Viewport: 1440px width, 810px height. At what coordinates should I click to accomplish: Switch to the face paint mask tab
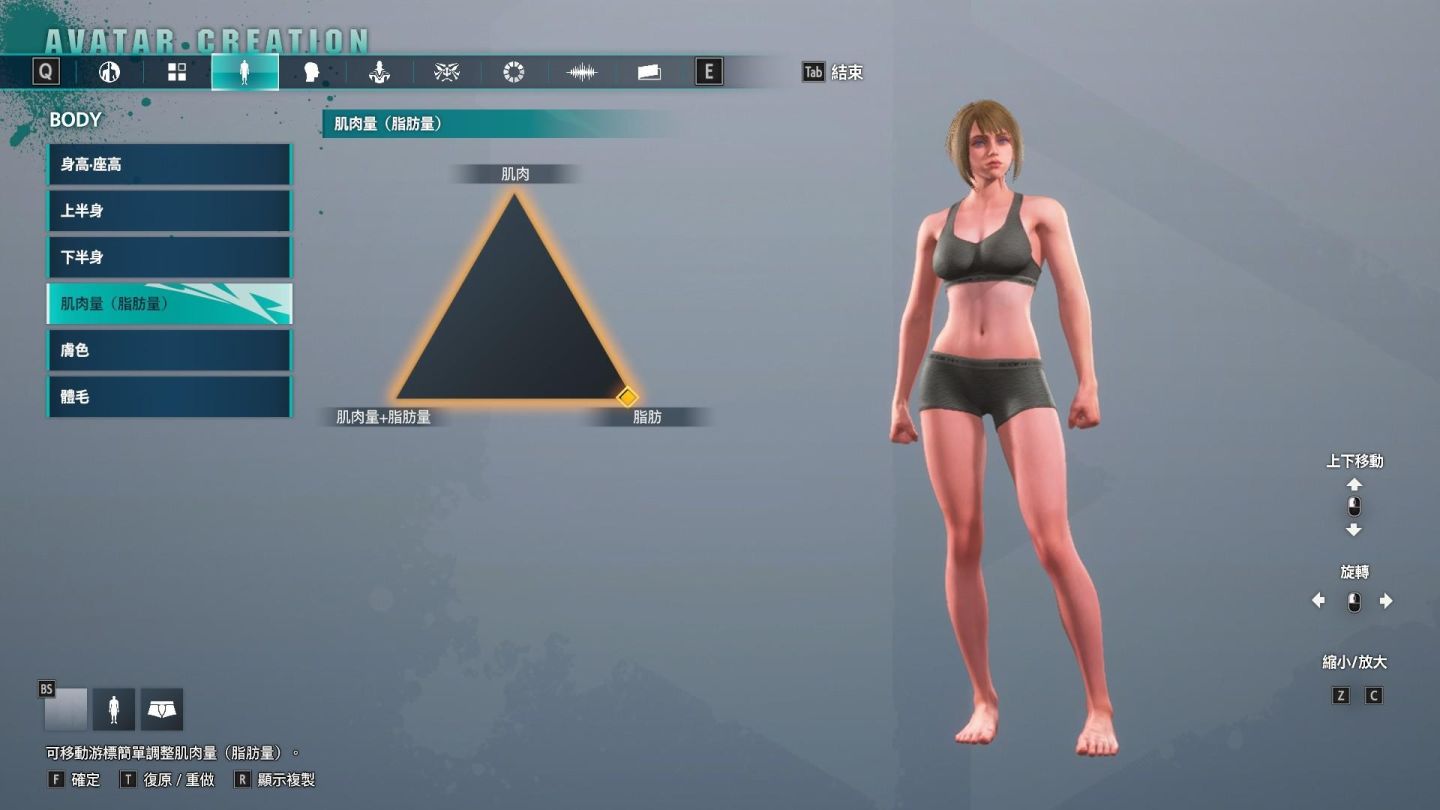point(446,72)
